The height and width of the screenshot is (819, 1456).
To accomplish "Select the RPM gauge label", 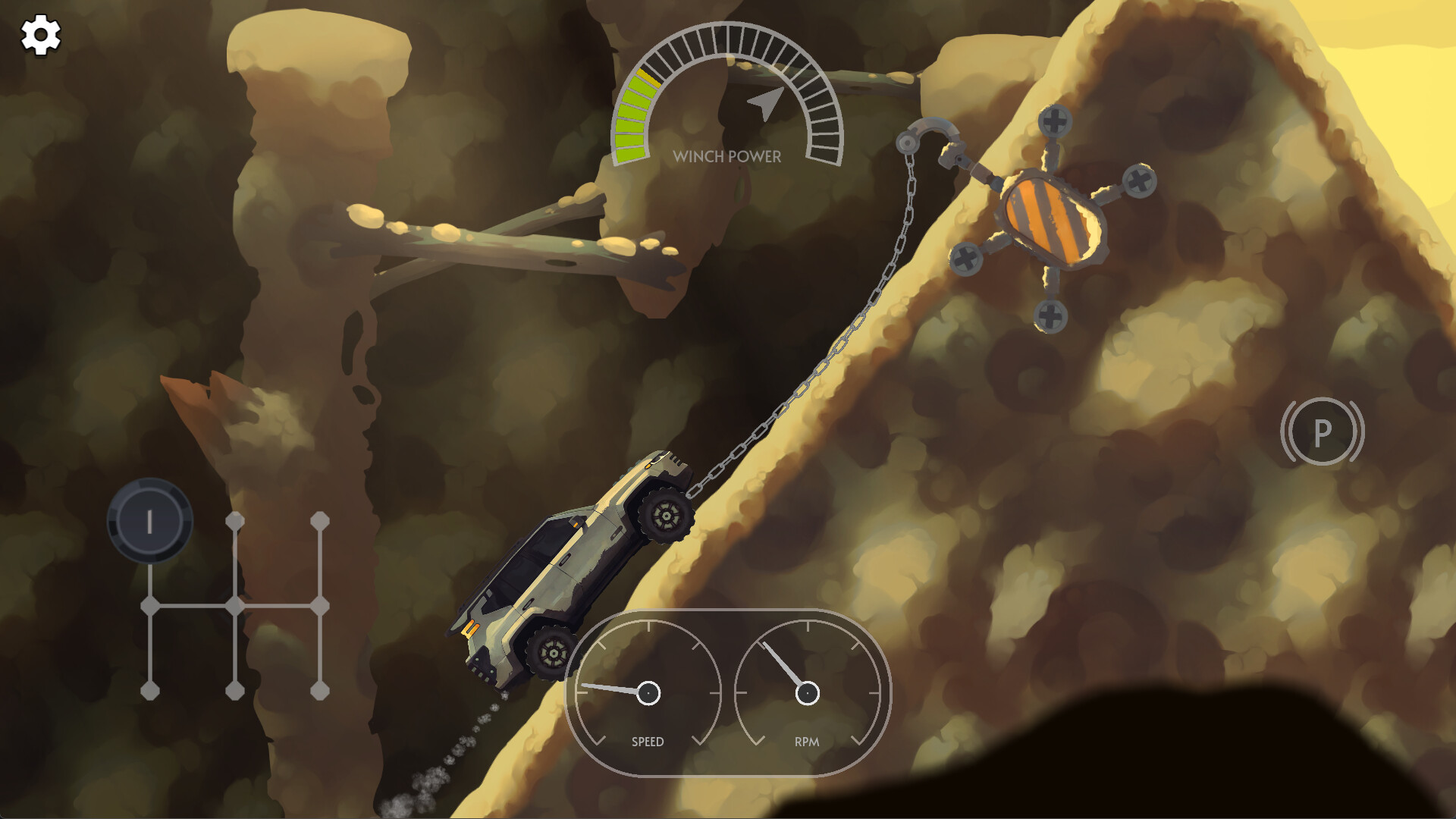I will (806, 741).
